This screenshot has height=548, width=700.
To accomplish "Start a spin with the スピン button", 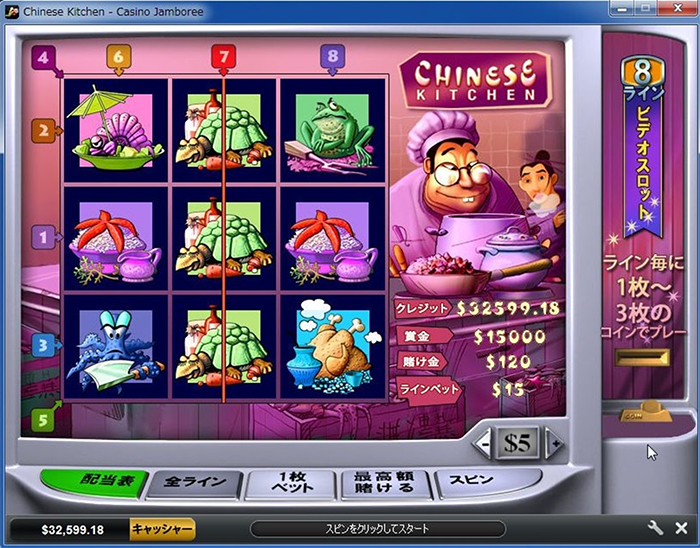I will (478, 481).
